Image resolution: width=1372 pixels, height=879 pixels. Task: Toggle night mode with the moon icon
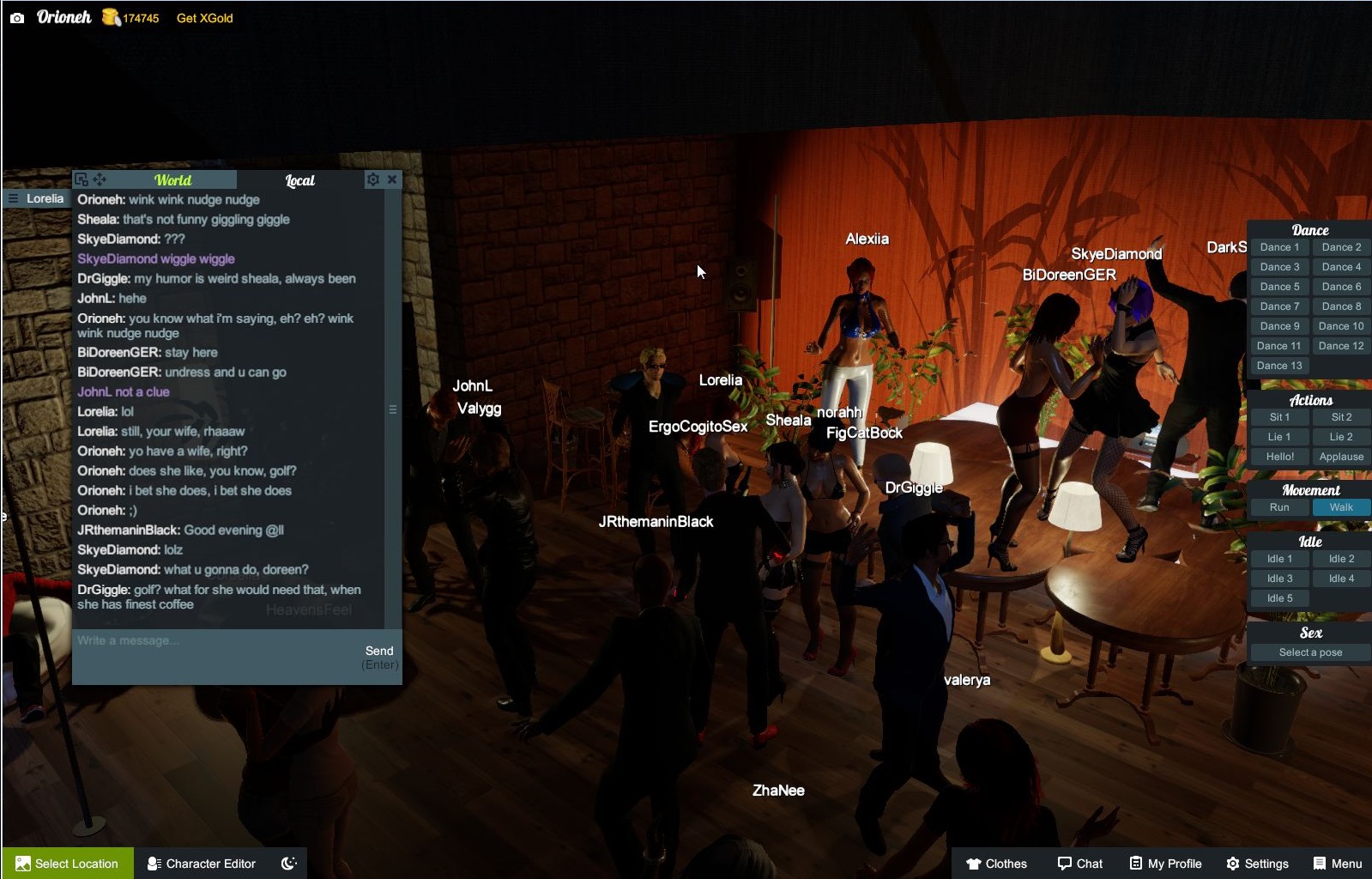(x=288, y=864)
